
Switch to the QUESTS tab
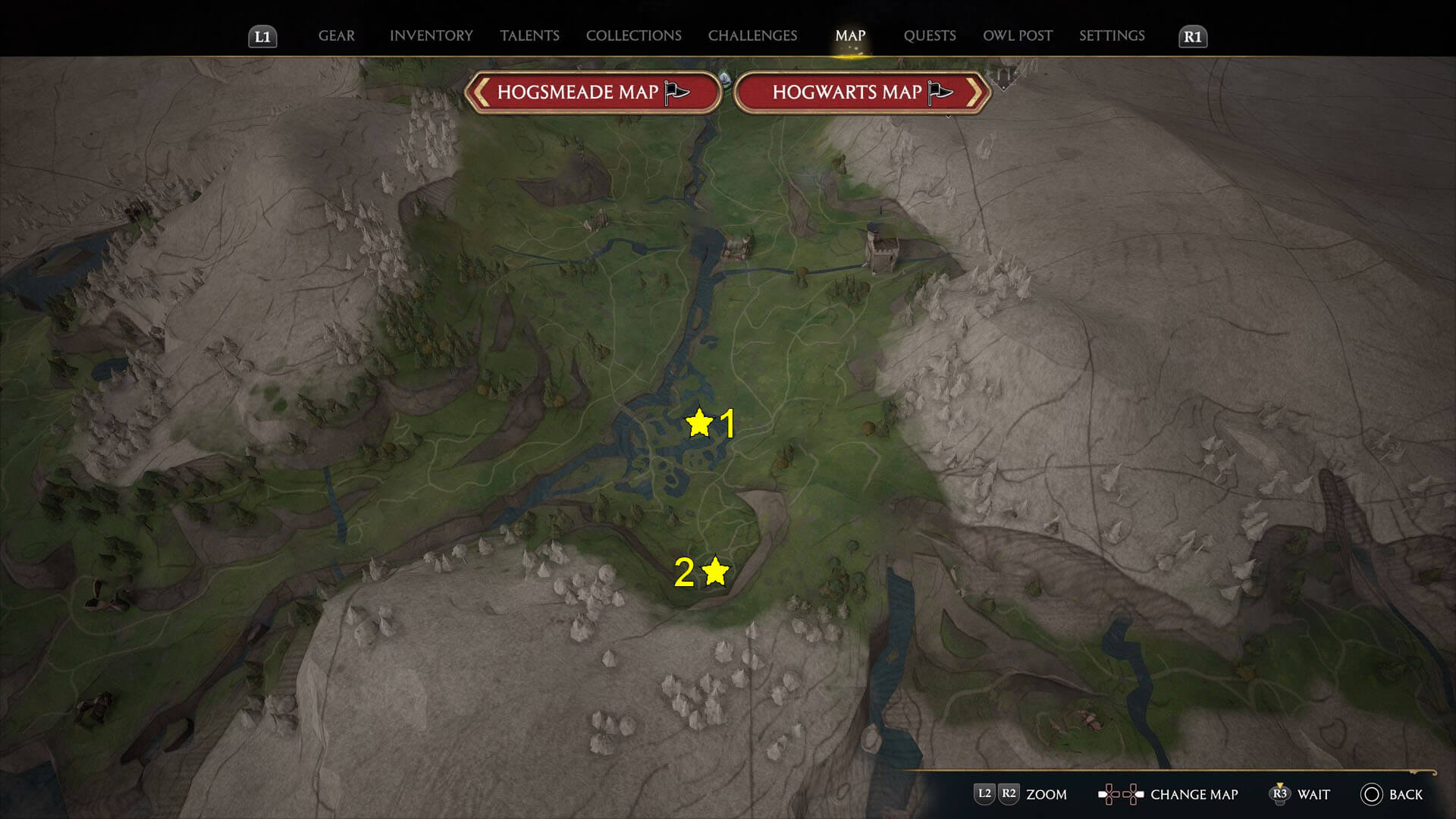tap(929, 36)
